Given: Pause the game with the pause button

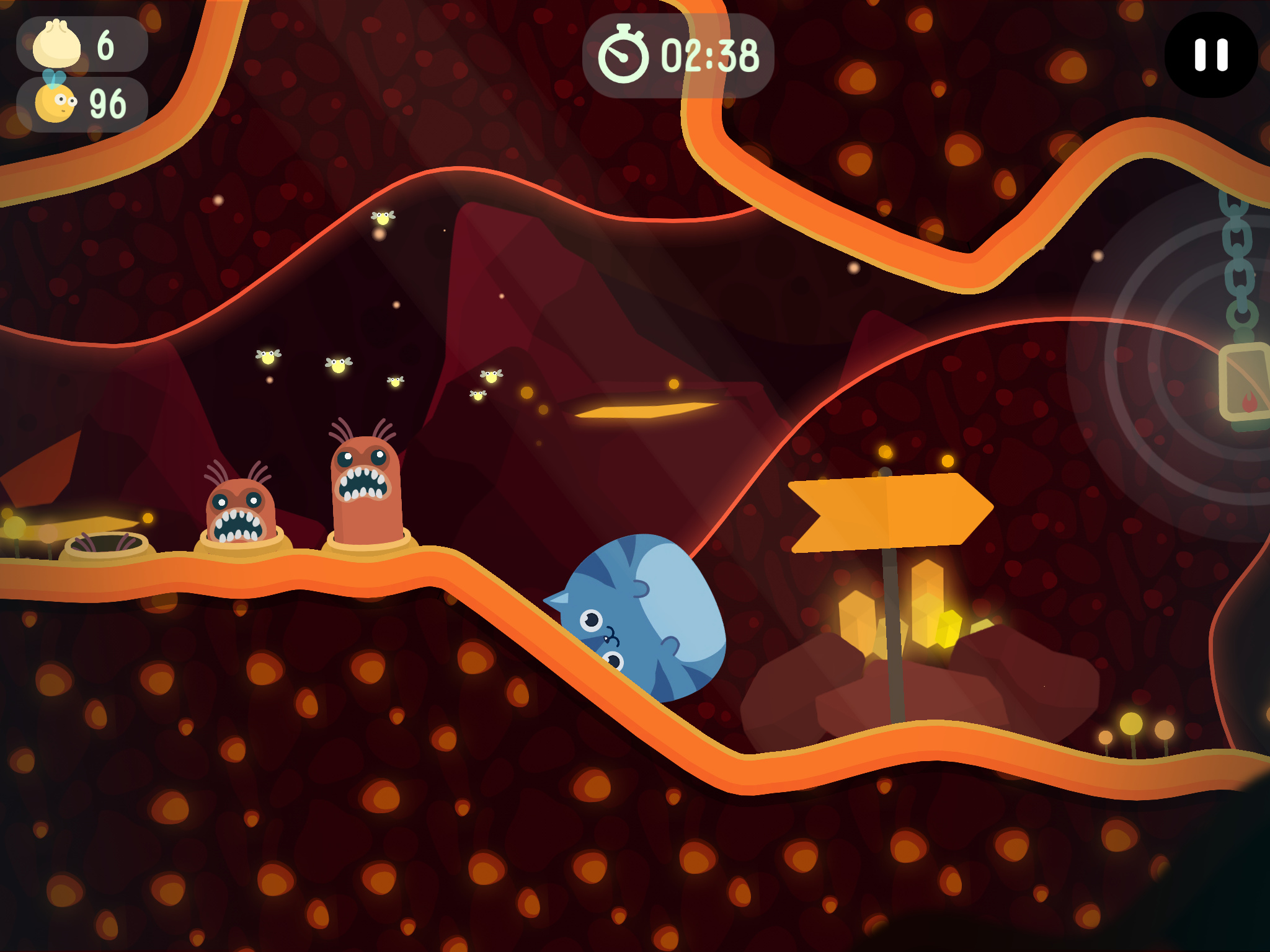Looking at the screenshot, I should pos(1210,55).
